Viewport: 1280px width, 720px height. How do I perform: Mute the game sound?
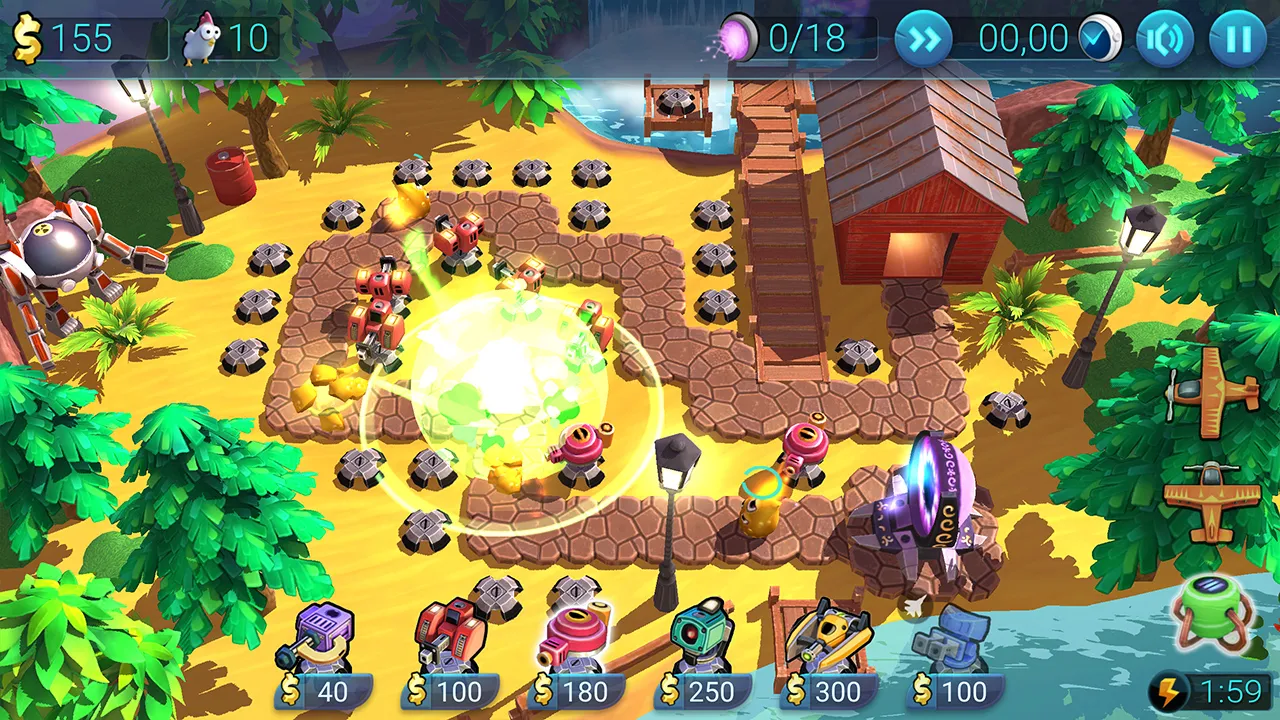[1167, 39]
